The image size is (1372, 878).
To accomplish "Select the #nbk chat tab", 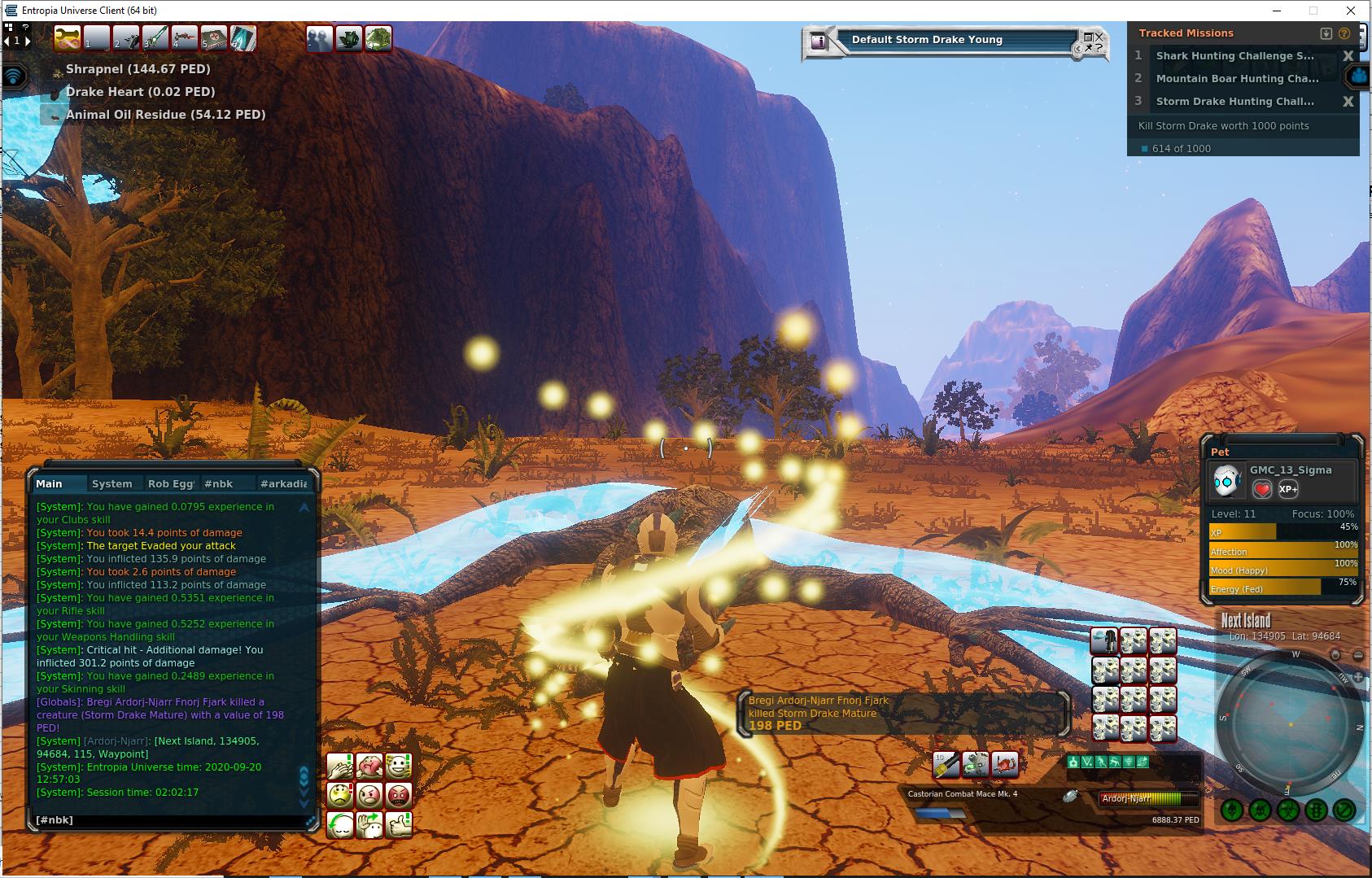I will pos(218,483).
